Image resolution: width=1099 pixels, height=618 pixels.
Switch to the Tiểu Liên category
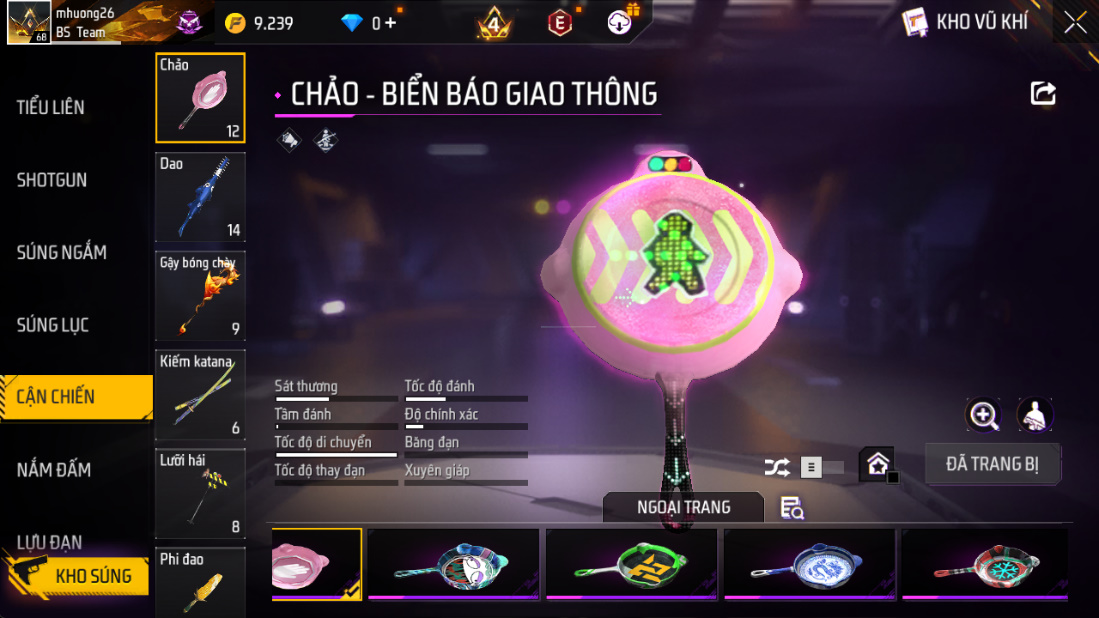click(x=51, y=107)
